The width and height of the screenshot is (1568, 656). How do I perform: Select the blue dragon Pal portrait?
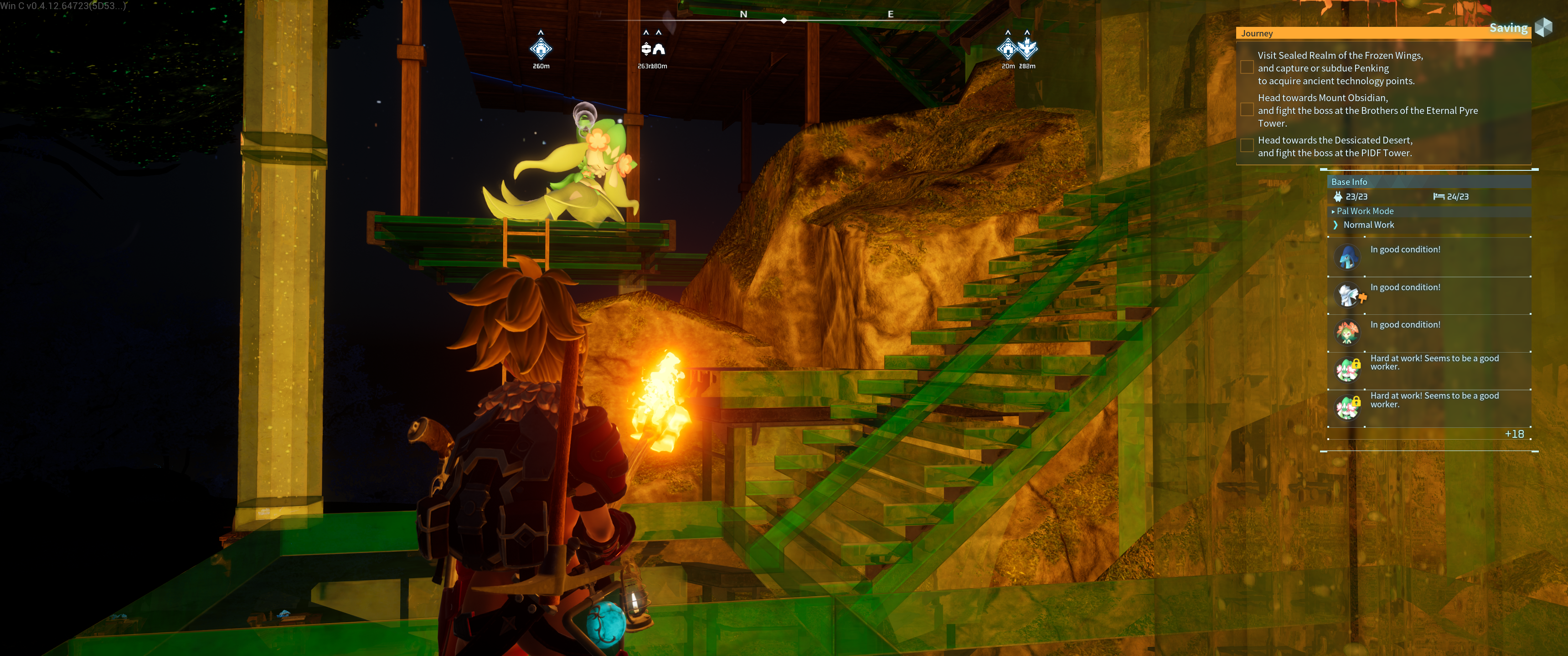(x=1347, y=257)
